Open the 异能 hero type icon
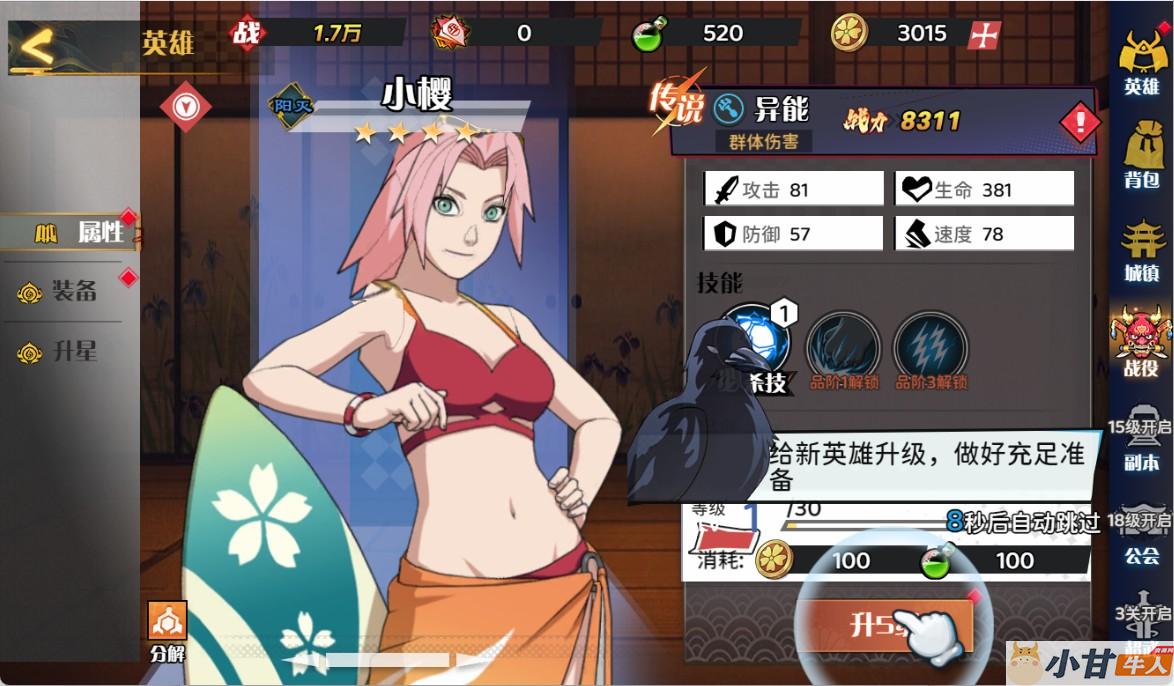This screenshot has height=686, width=1174. coord(731,106)
